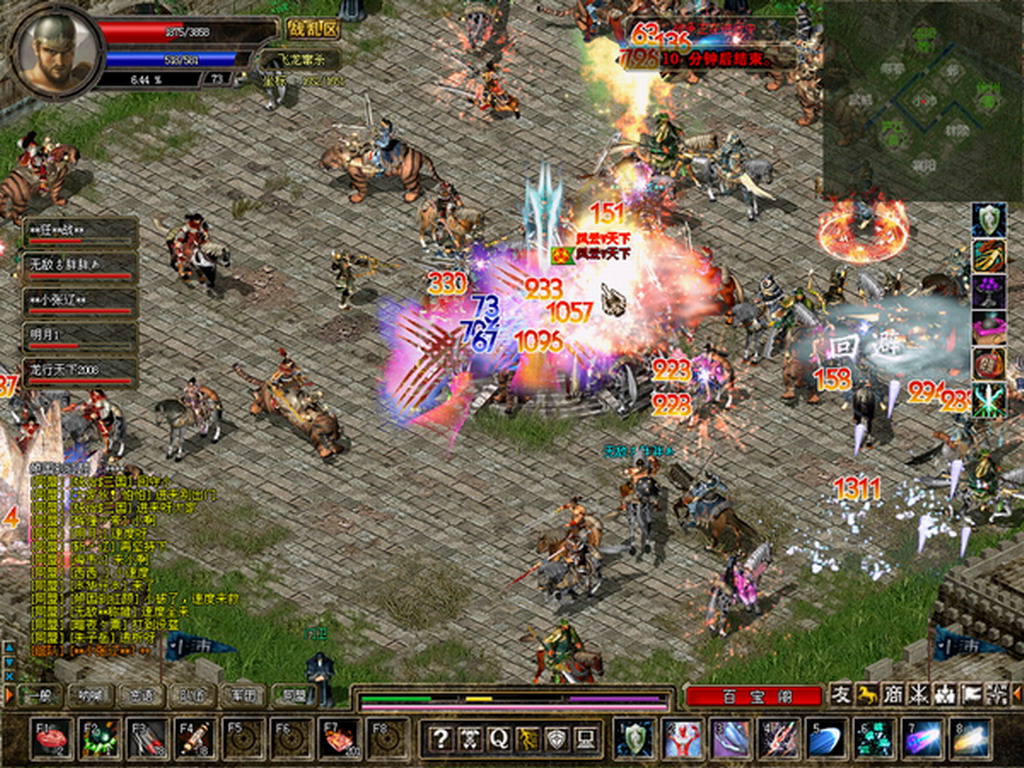Click the player portrait avatar
Image resolution: width=1024 pixels, height=768 pixels.
(x=57, y=52)
